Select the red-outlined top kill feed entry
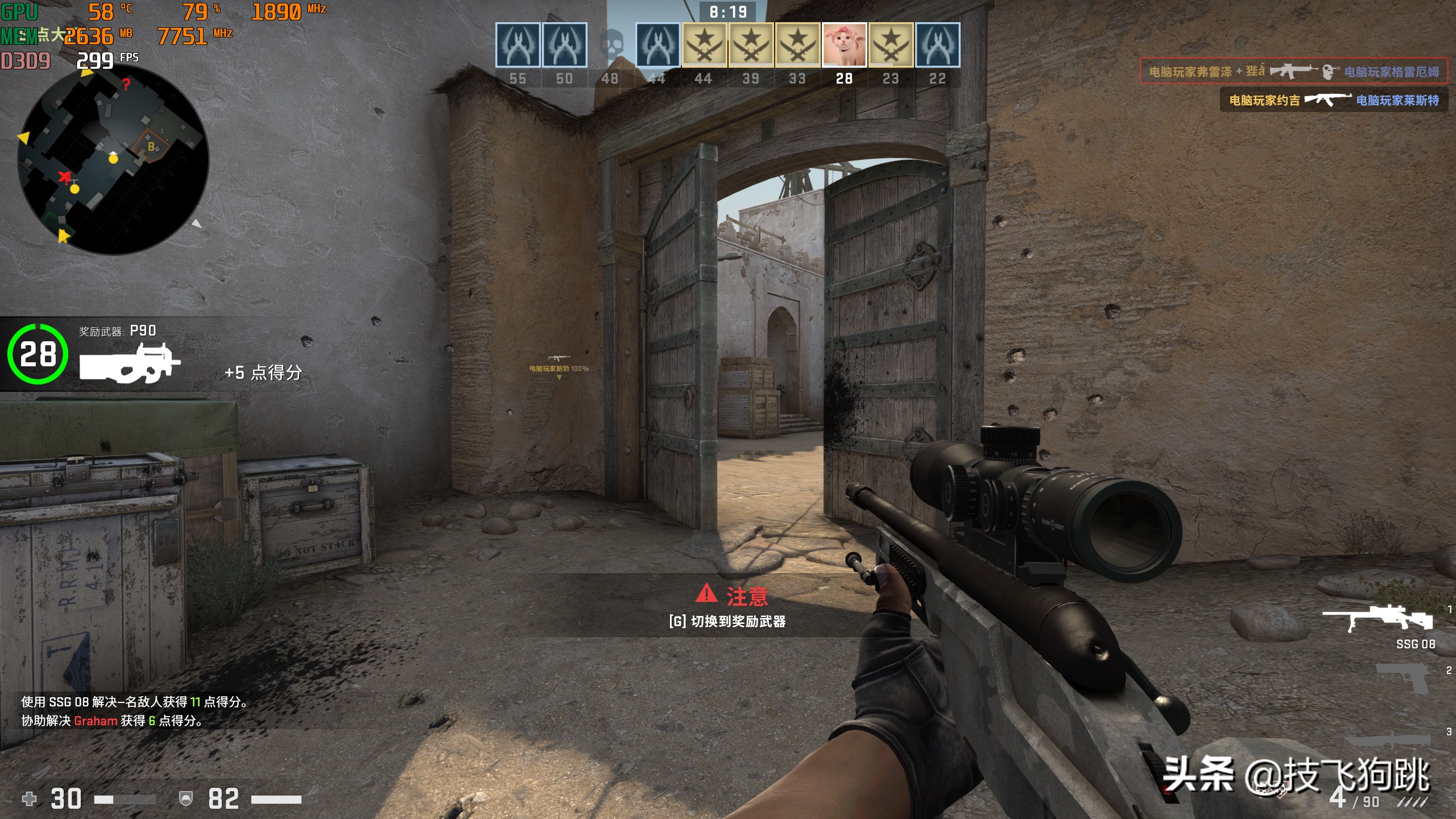 [1293, 71]
